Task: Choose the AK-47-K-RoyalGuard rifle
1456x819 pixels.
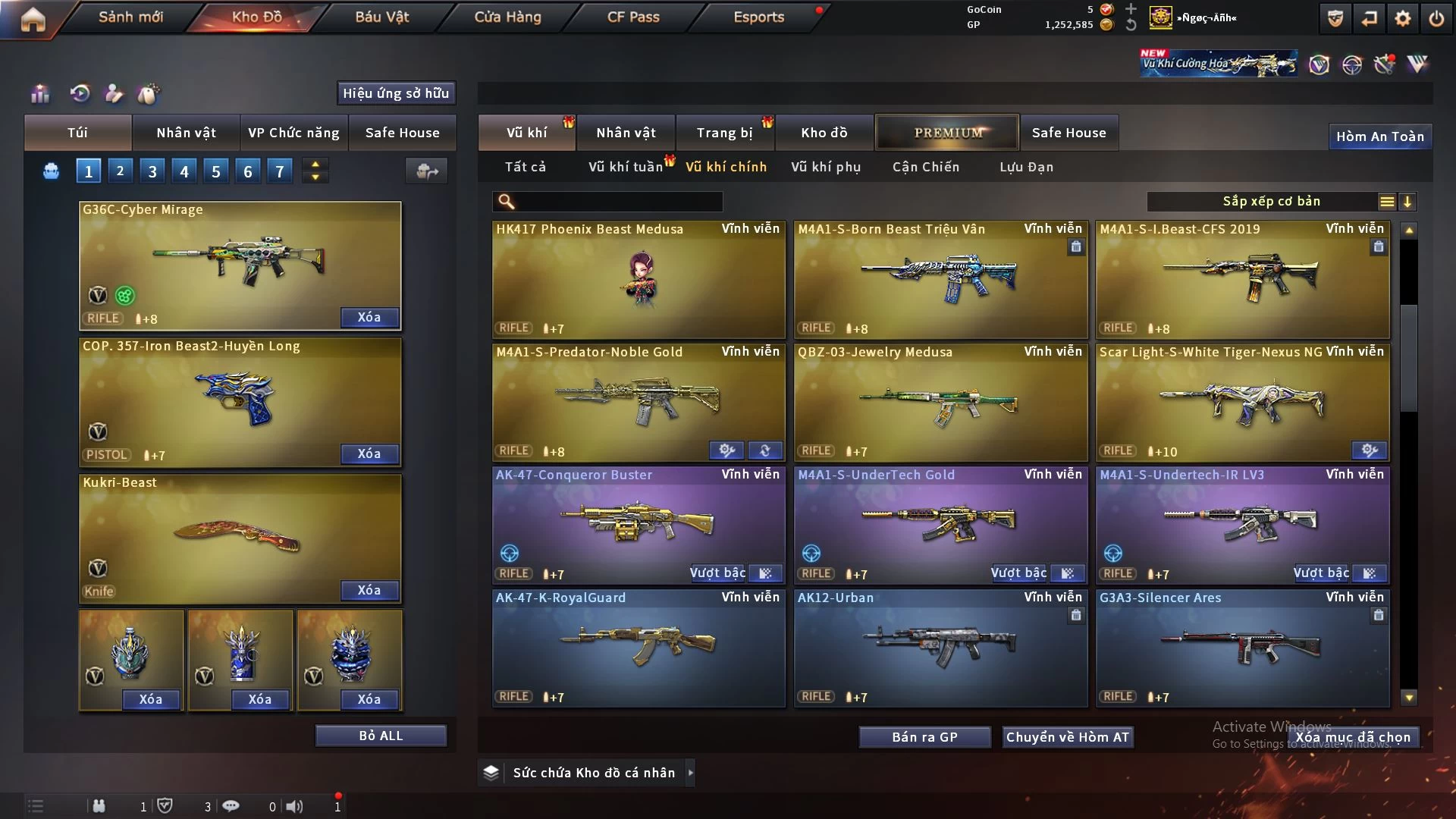Action: point(639,647)
